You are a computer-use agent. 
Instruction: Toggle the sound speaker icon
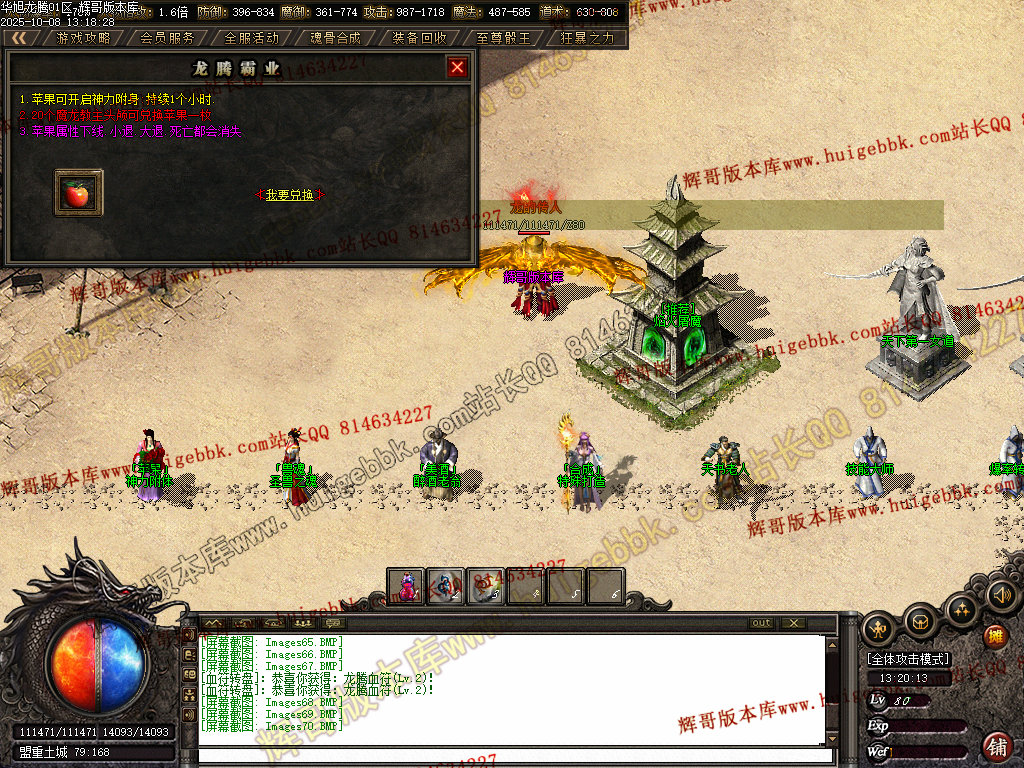[x=1001, y=596]
